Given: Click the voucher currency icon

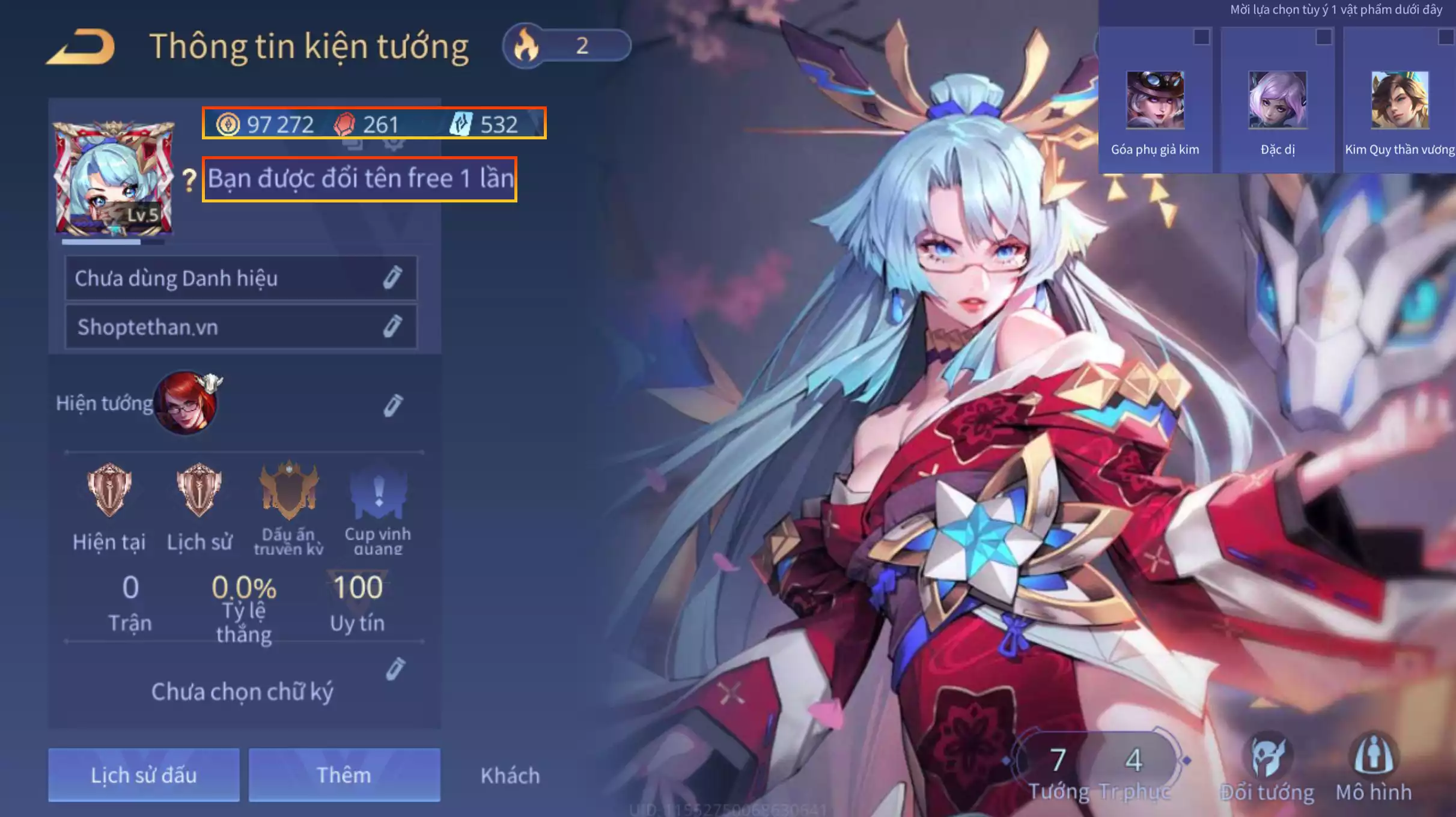Looking at the screenshot, I should click(464, 124).
